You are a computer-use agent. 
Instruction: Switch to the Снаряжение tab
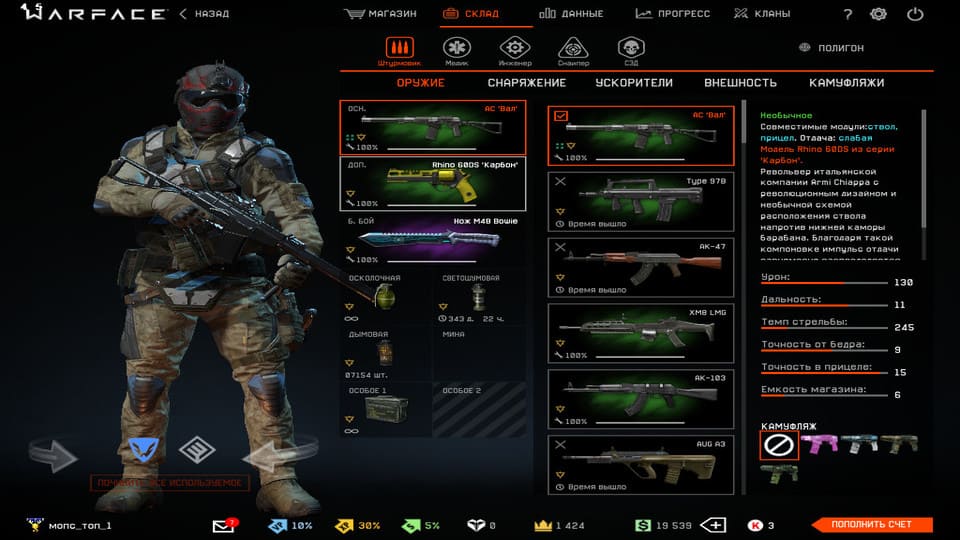coord(526,83)
